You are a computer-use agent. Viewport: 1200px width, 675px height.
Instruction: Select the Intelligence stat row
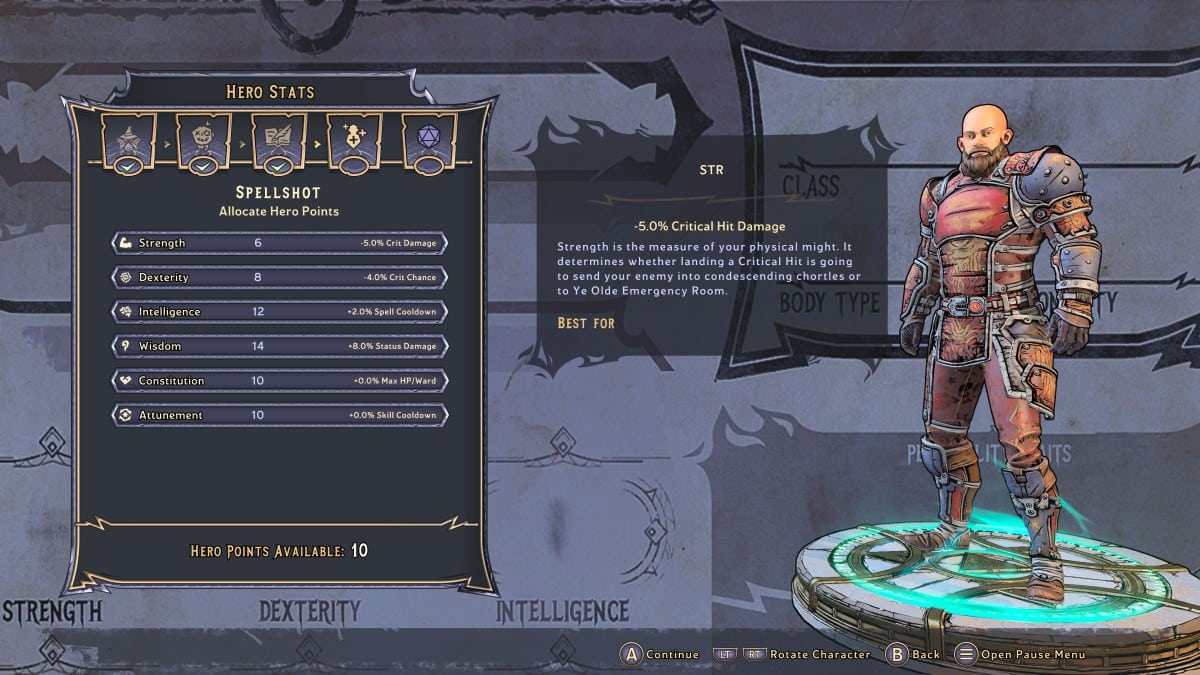click(x=279, y=312)
